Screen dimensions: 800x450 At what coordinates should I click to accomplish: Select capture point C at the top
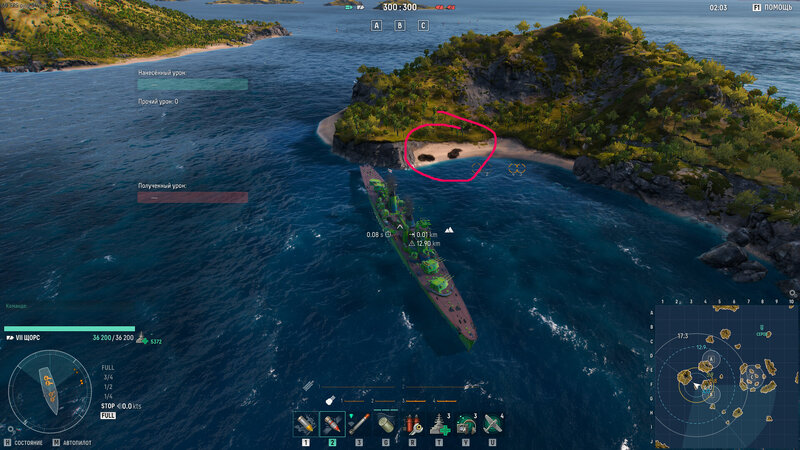[x=423, y=25]
